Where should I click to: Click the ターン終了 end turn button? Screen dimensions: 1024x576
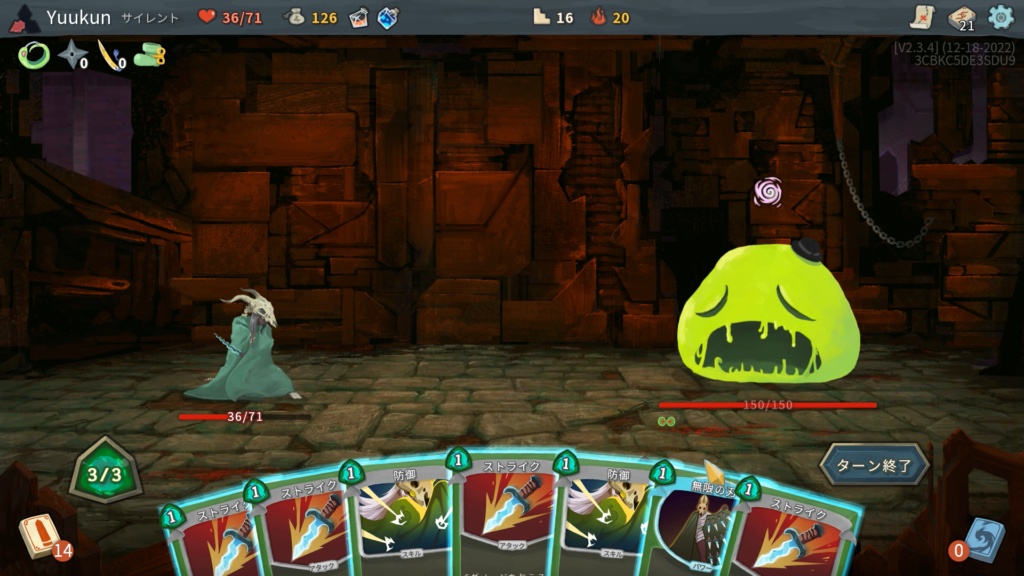click(875, 464)
